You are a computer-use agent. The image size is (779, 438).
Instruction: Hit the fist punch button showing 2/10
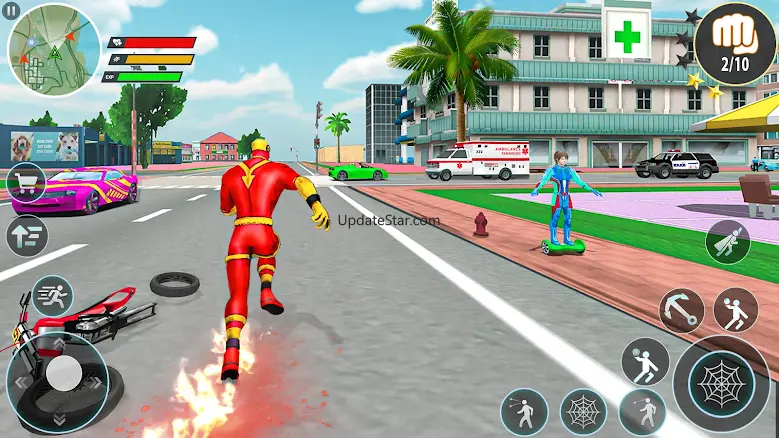point(735,43)
